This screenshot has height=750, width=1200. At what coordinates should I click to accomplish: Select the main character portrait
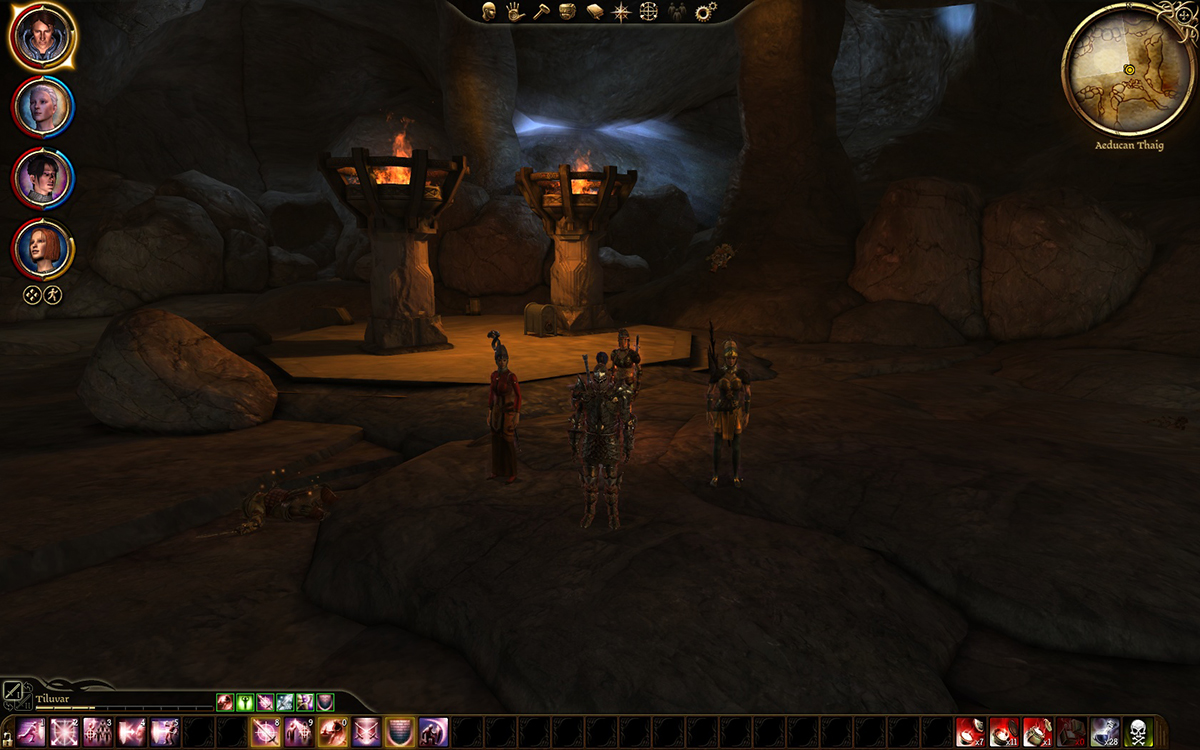pyautogui.click(x=42, y=36)
